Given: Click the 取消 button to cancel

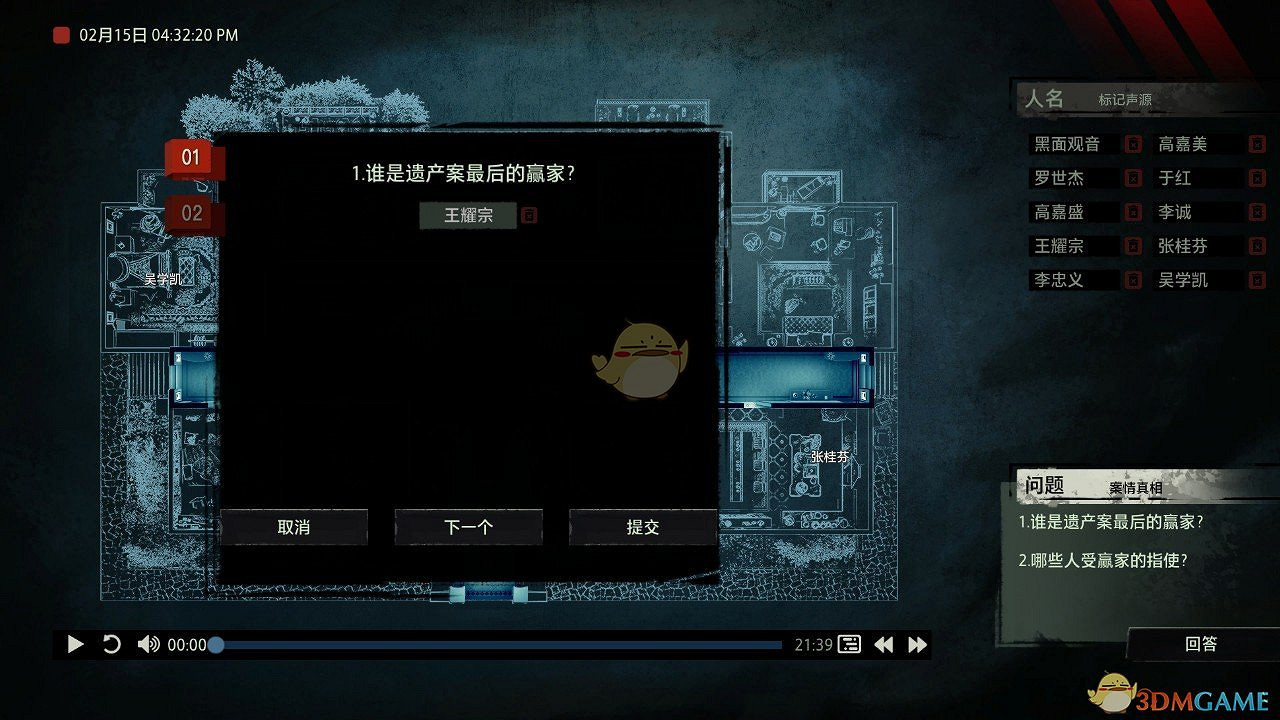Looking at the screenshot, I should click(295, 527).
